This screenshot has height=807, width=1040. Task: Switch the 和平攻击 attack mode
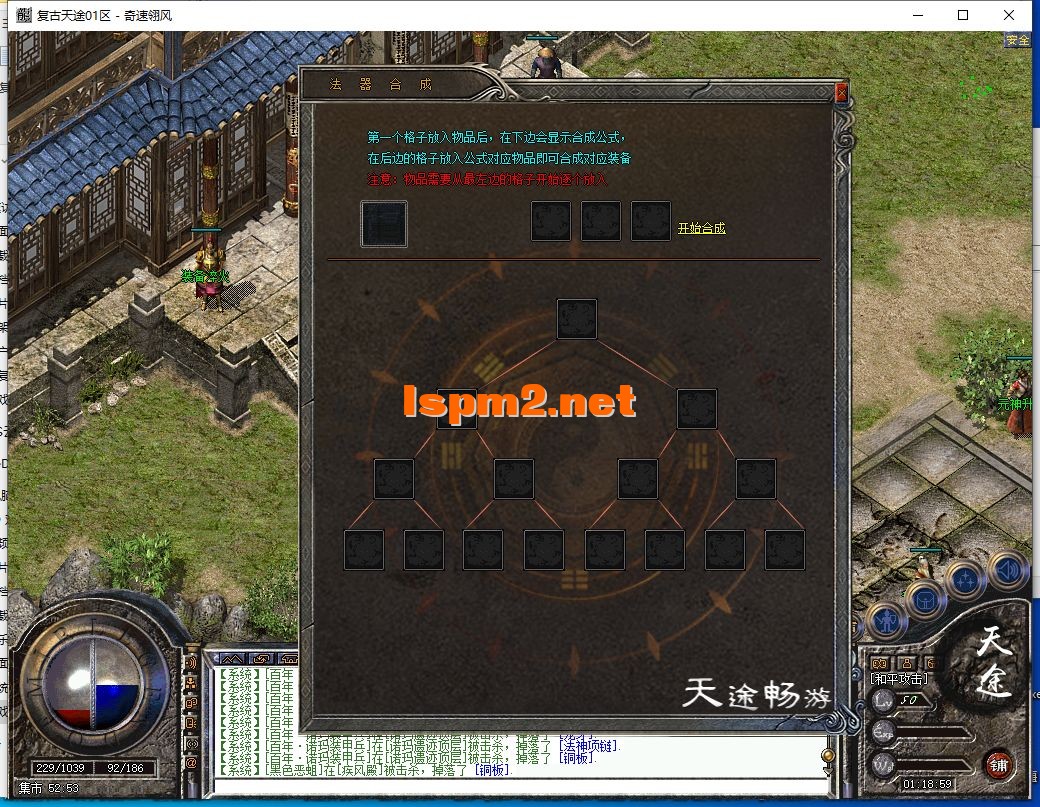pyautogui.click(x=898, y=678)
